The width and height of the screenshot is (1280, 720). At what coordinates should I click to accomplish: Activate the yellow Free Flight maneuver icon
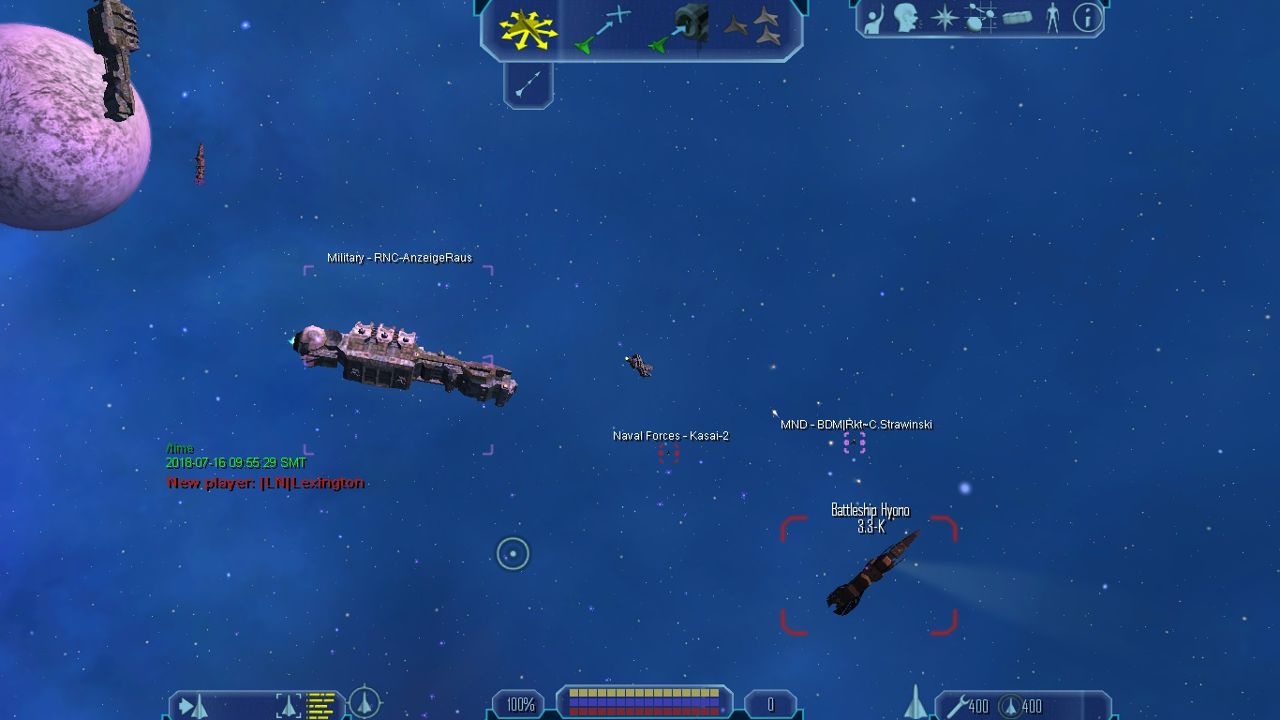(x=528, y=30)
